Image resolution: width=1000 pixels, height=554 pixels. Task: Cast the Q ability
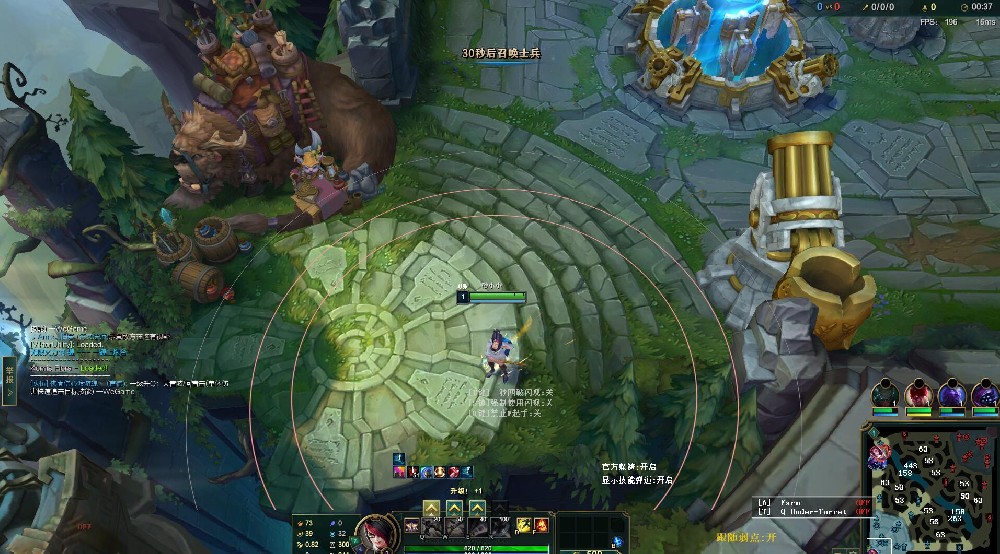coord(432,525)
